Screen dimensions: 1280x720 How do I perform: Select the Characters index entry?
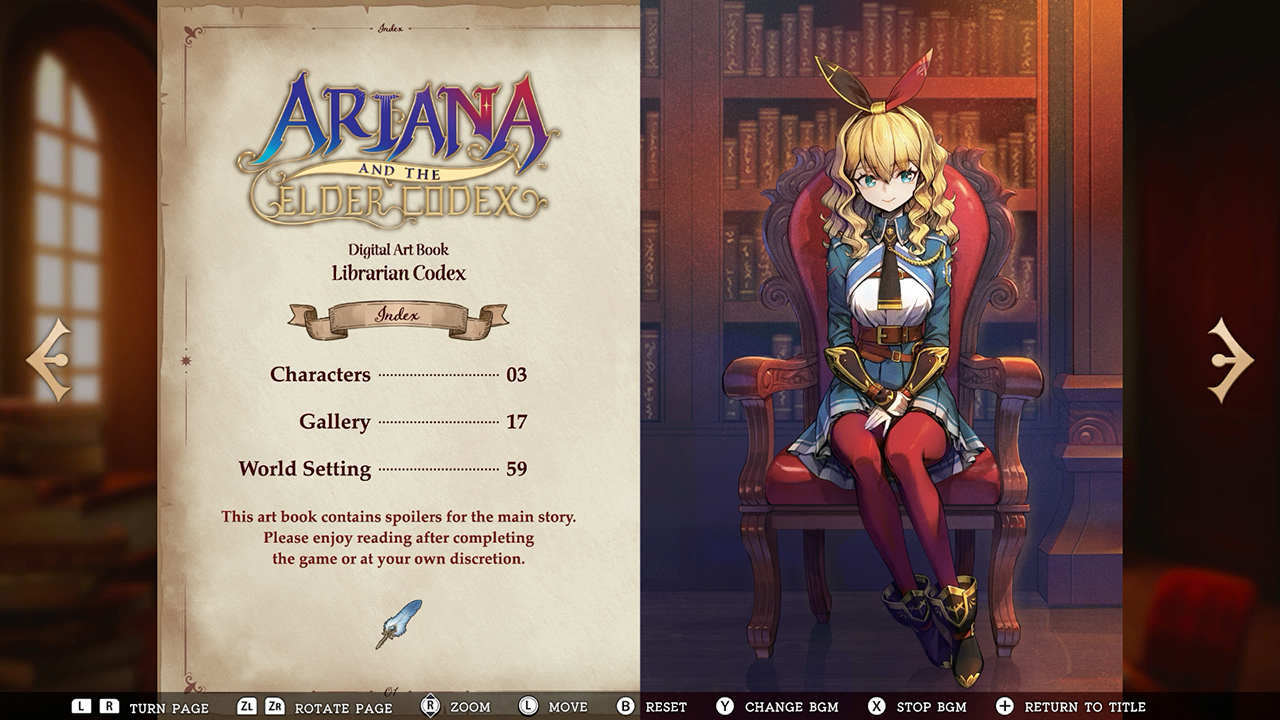pos(320,374)
